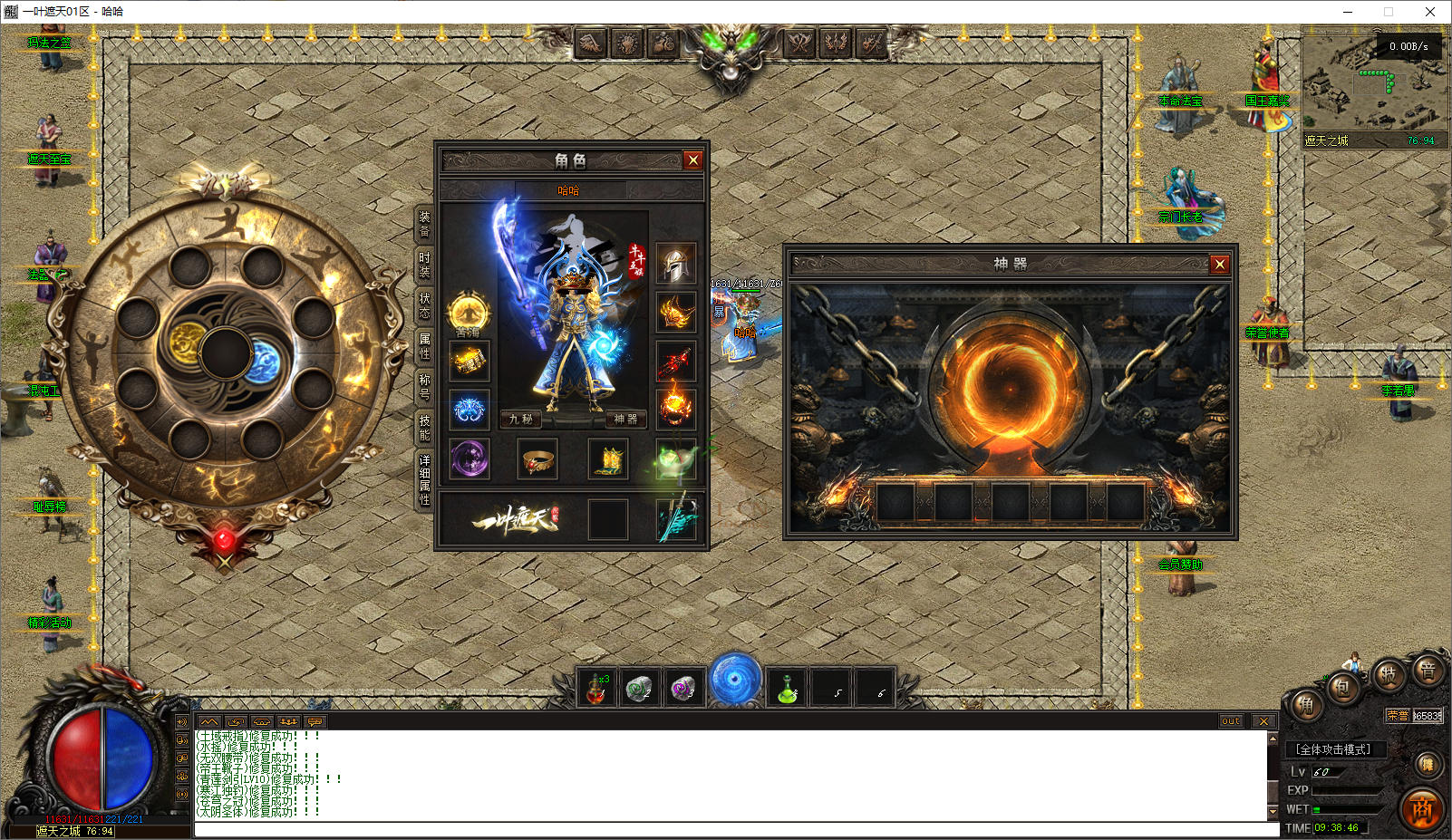The width and height of the screenshot is (1452, 840).
Task: Switch to the 称号 title tab
Action: pyautogui.click(x=424, y=387)
